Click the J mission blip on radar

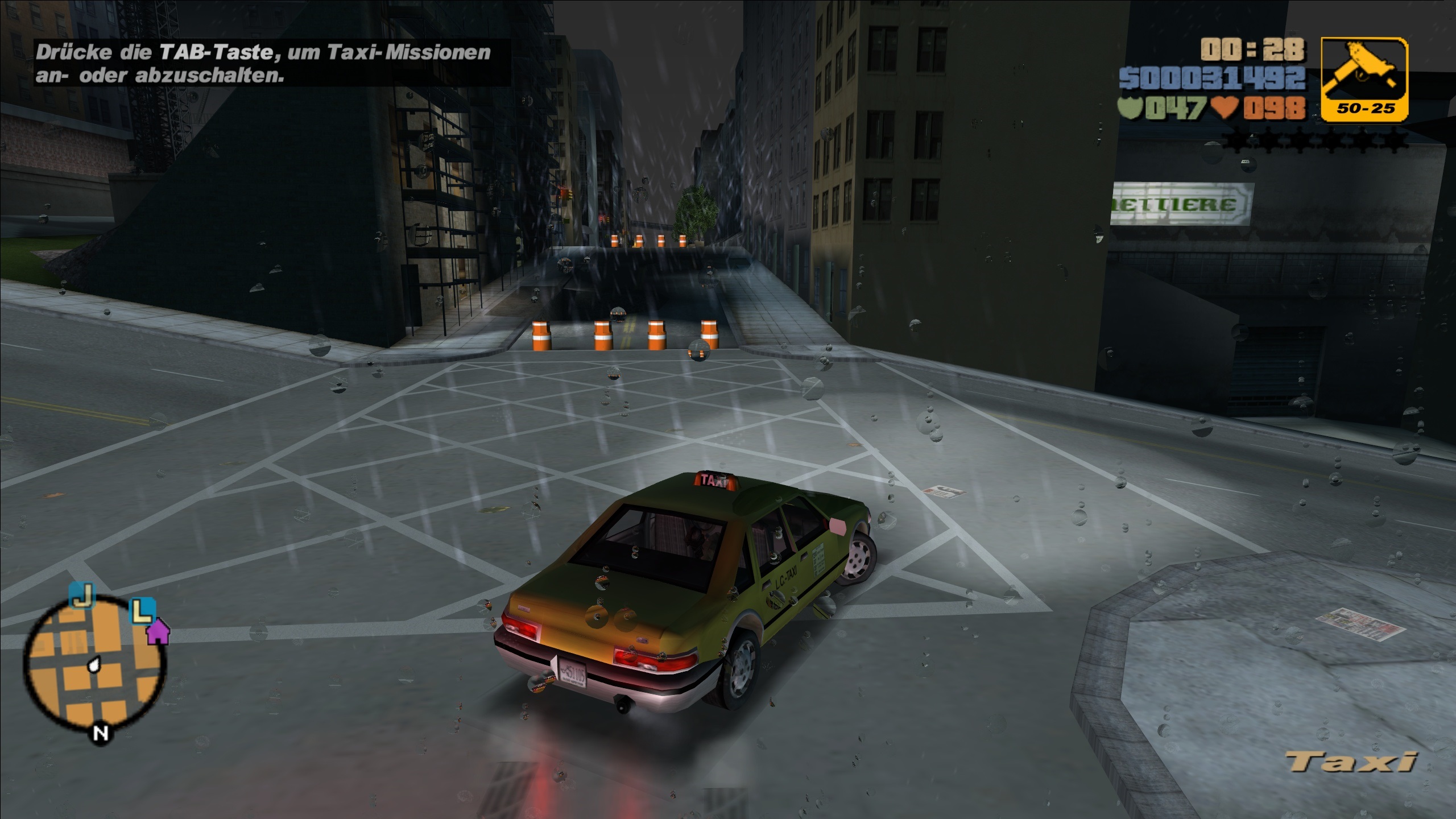82,595
